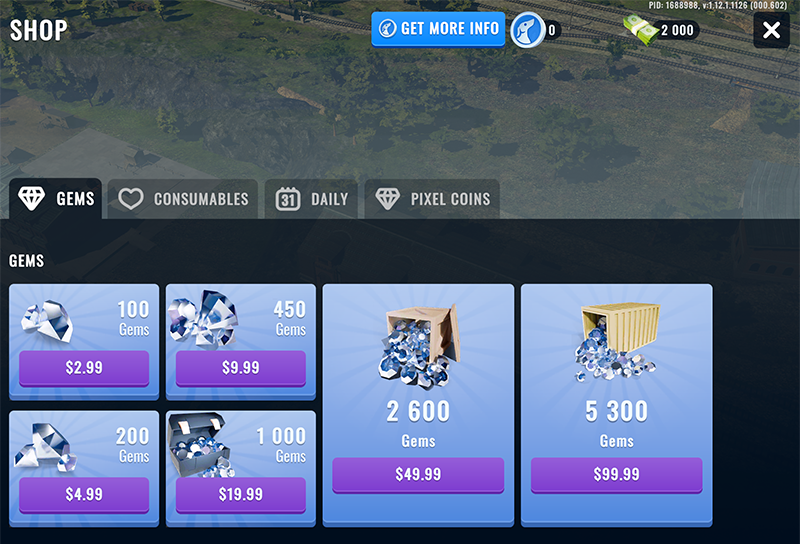Screen dimensions: 800x544
Task: Open the Consumables tab
Action: pos(183,199)
